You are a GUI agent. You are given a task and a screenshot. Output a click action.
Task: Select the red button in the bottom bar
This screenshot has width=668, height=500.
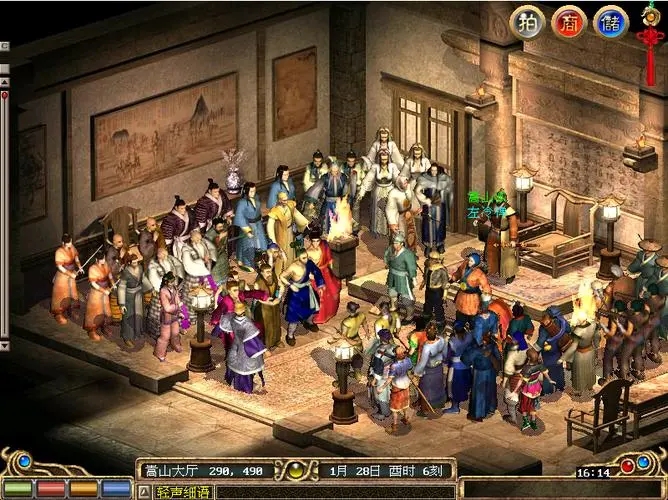tap(52, 489)
